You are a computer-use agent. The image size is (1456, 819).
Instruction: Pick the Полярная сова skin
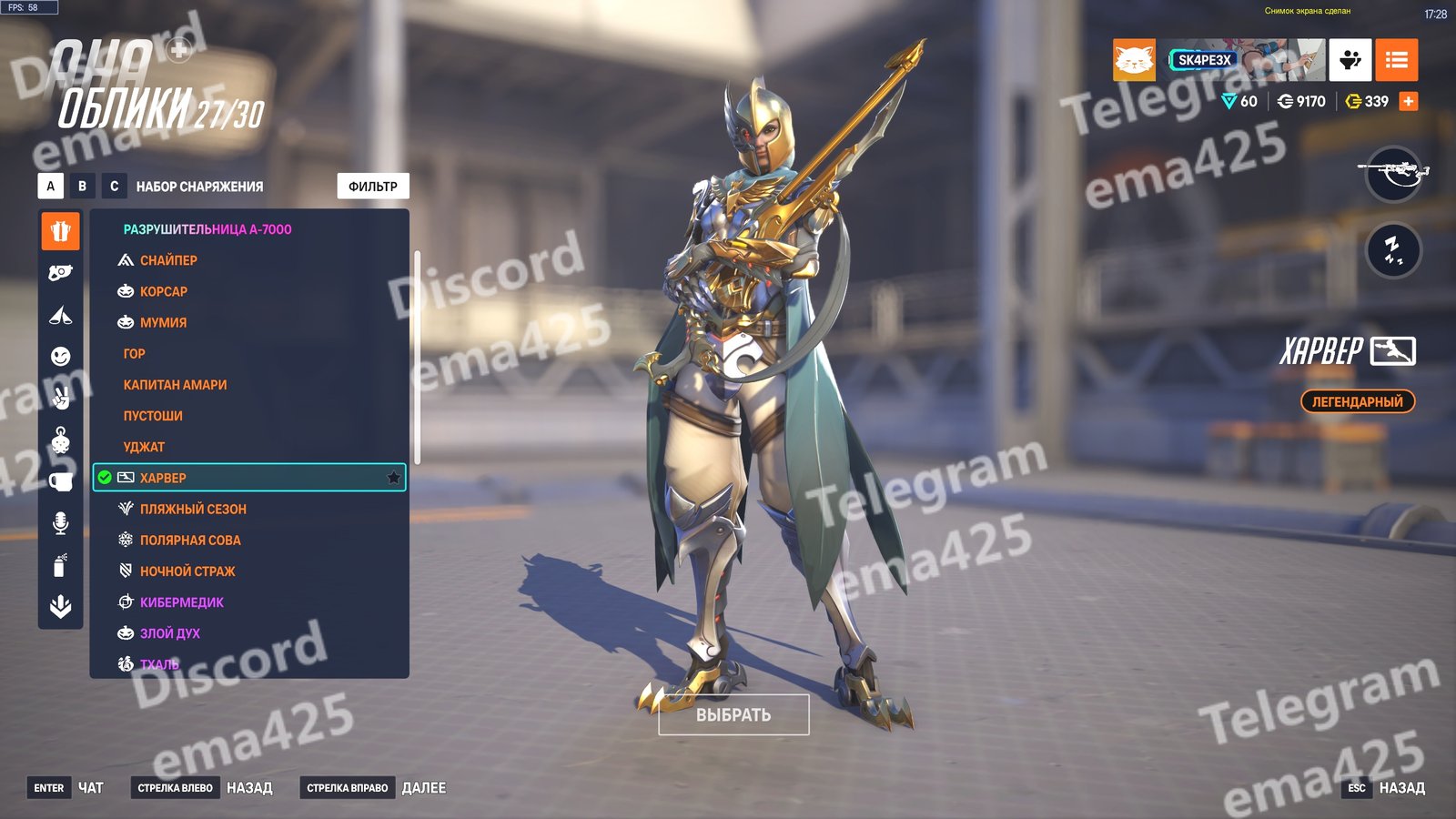tap(190, 540)
